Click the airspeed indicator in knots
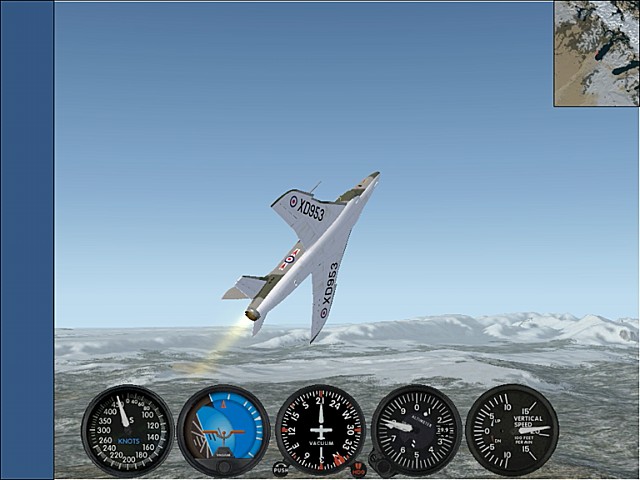640x480 pixels. (x=127, y=430)
